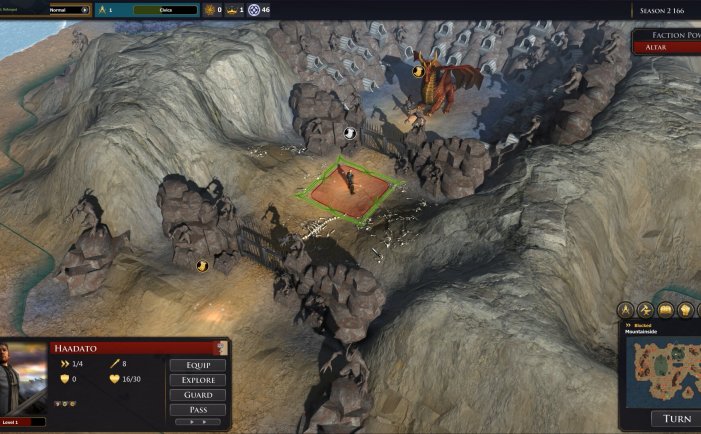This screenshot has height=434, width=701.
Task: Open the Altar faction power entry
Action: 666,47
